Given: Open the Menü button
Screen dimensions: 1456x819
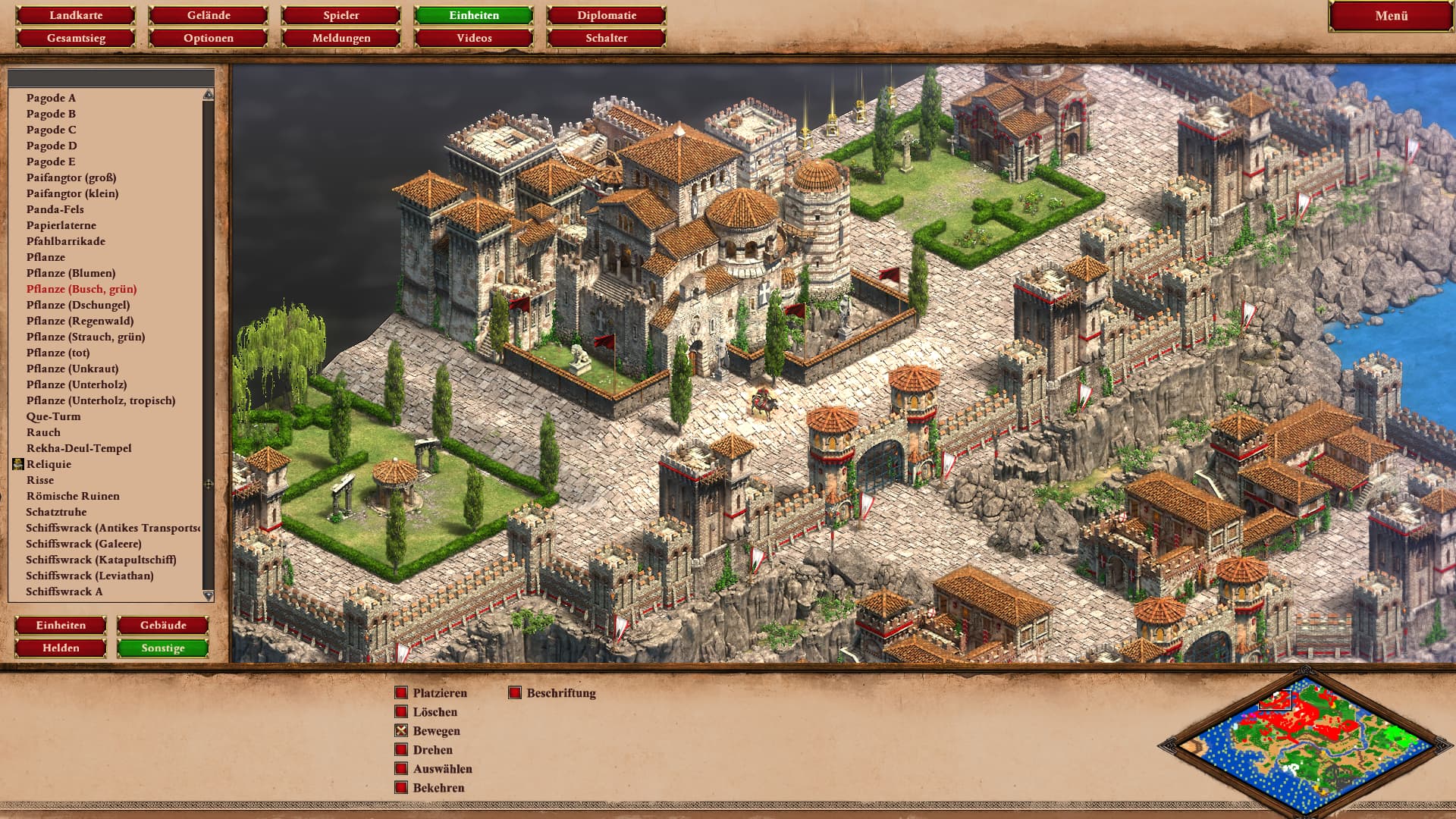Looking at the screenshot, I should pyautogui.click(x=1391, y=16).
